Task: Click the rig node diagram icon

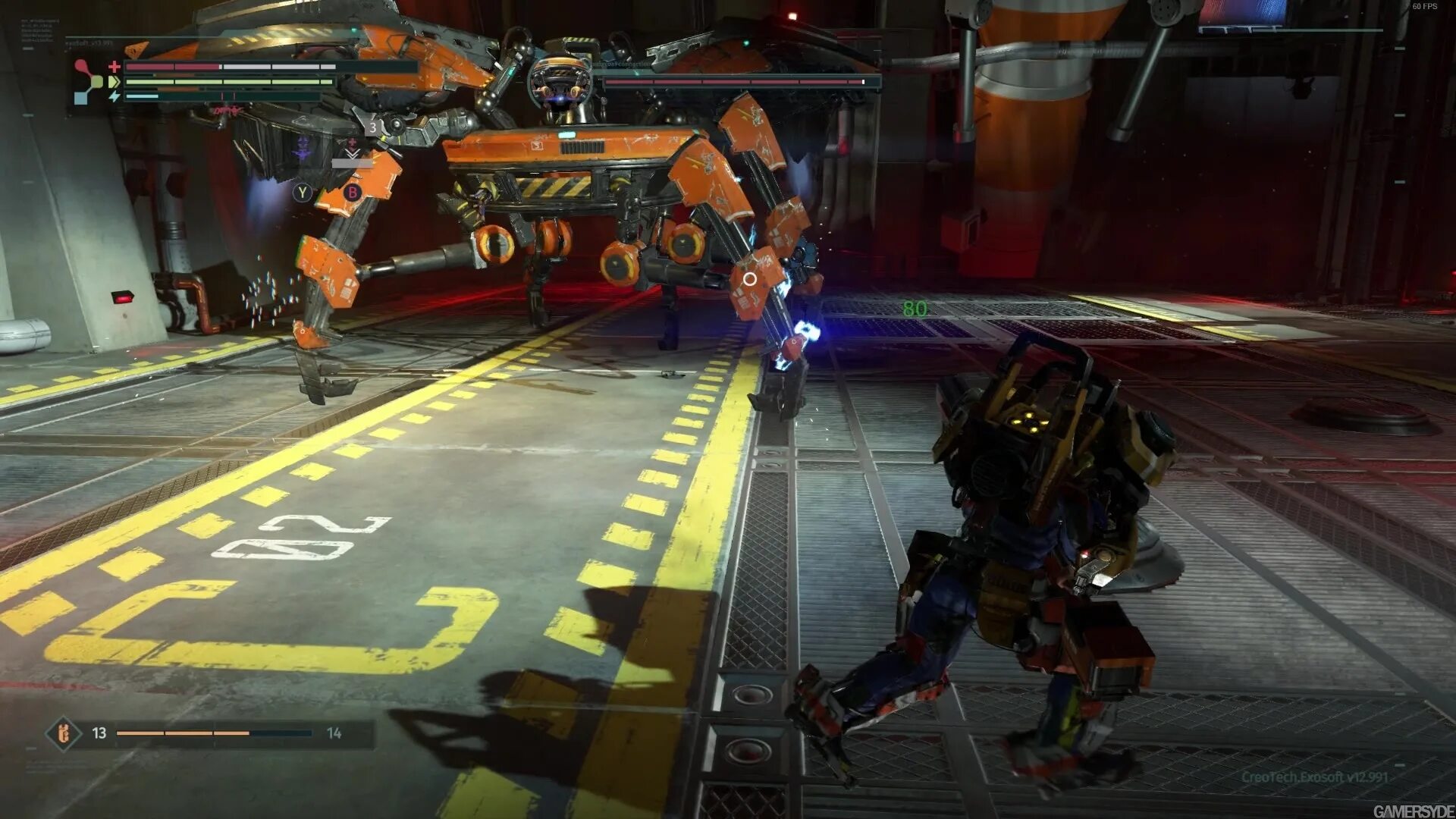Action: tap(87, 81)
